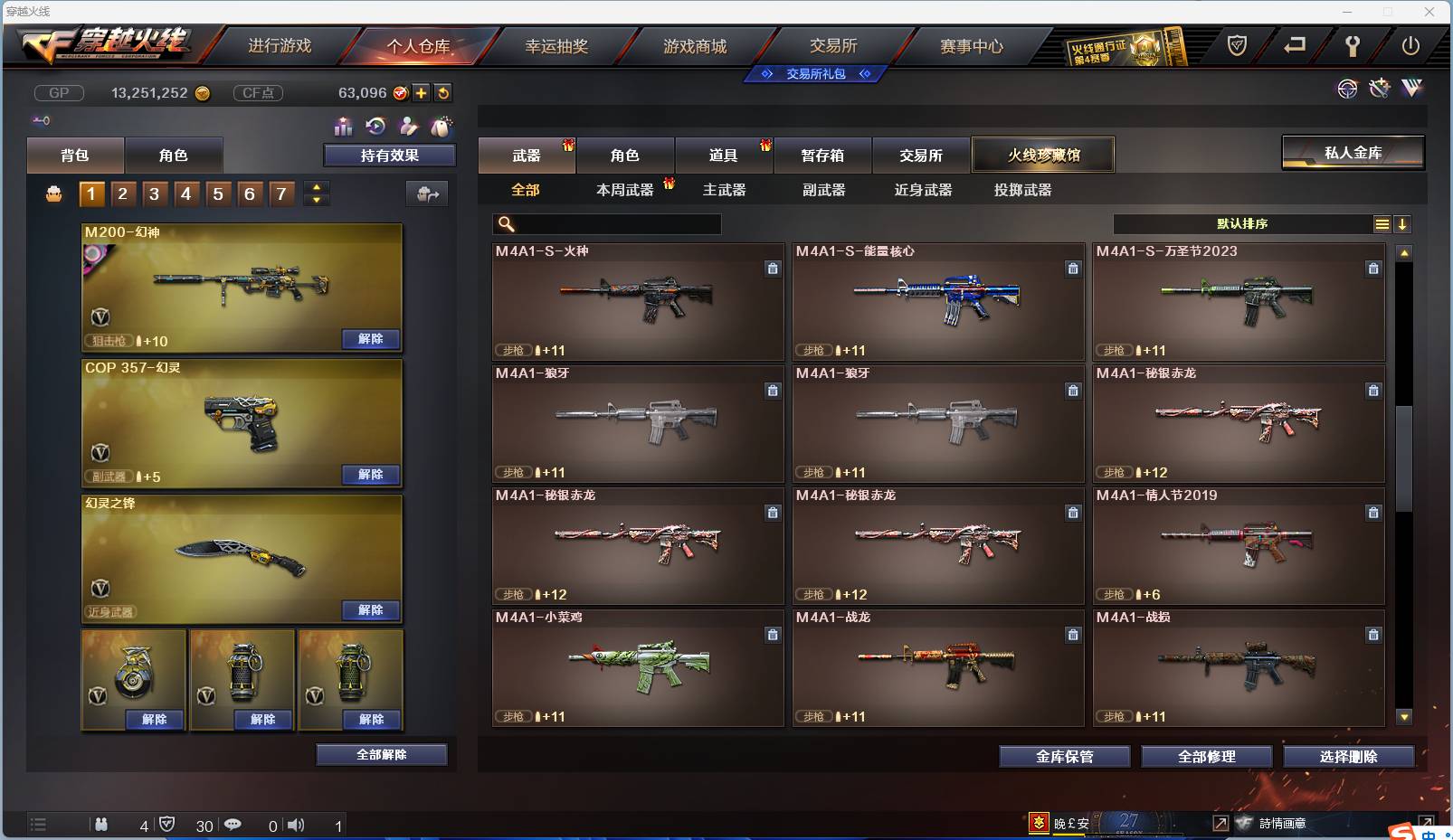Delete M4A1-S-火种 using its trash icon
Screen dimensions: 1453x840
pos(774,269)
